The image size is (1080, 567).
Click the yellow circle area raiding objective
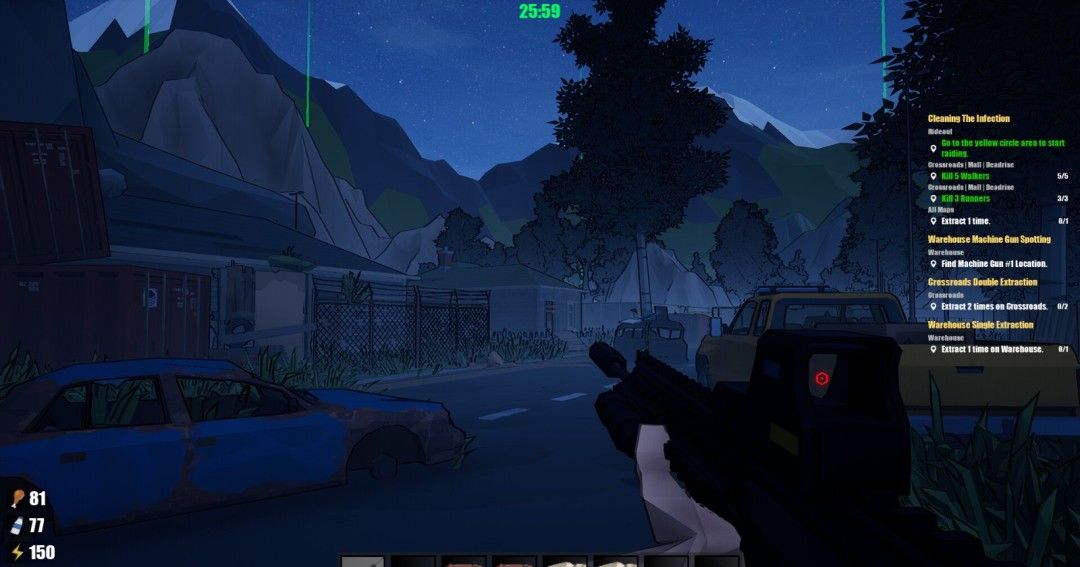click(x=1002, y=148)
